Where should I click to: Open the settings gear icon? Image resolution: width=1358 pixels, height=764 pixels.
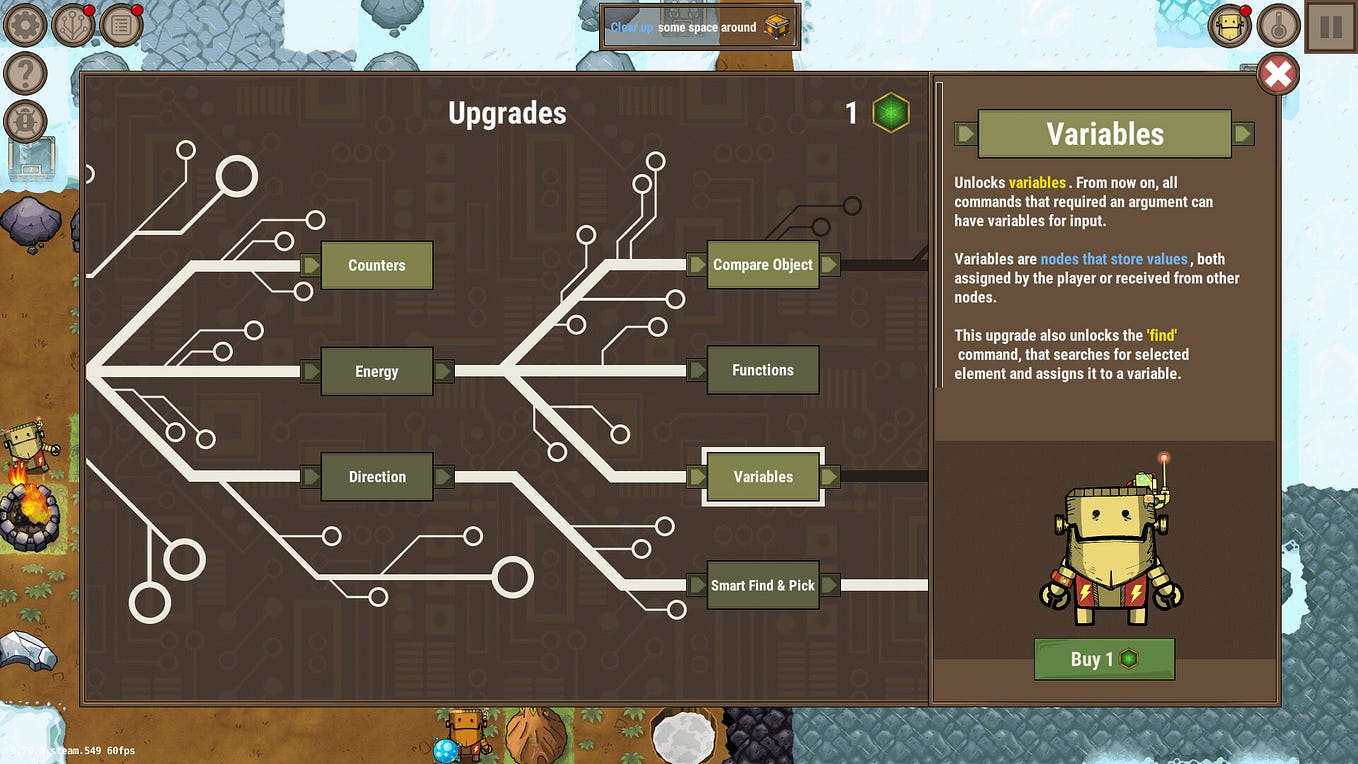[x=24, y=24]
